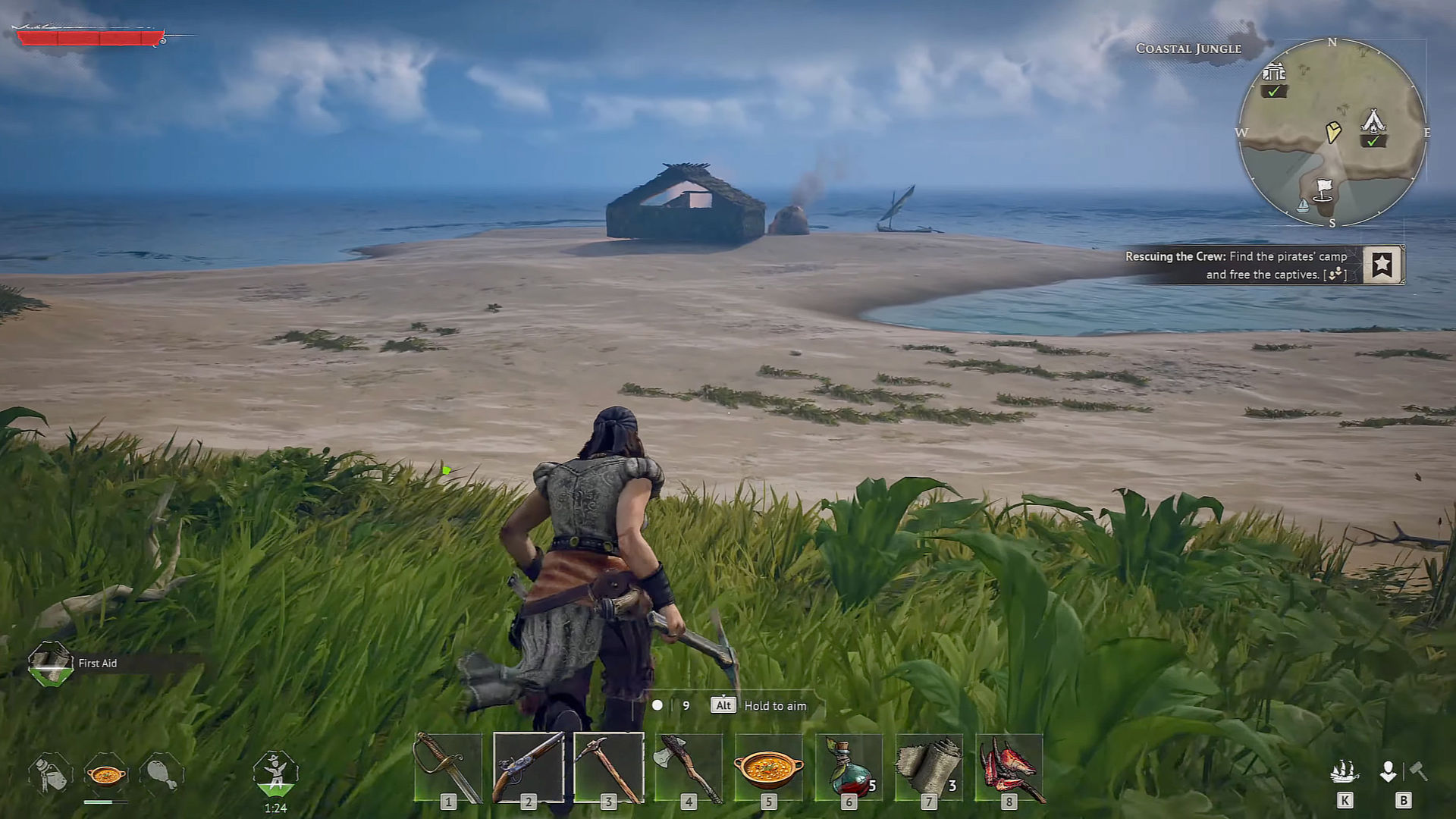Viewport: 1456px width, 819px height.
Task: Select the red potion flask slot
Action: point(849,767)
